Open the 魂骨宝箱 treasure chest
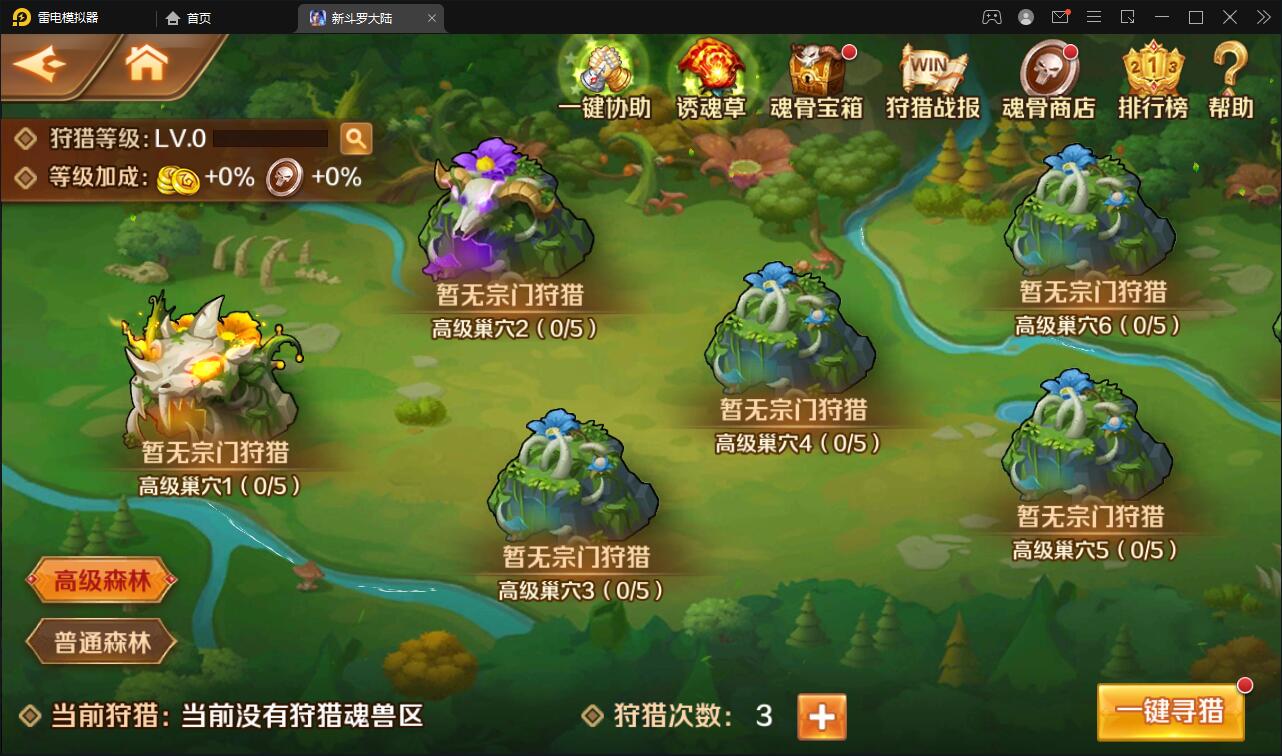This screenshot has height=756, width=1282. (817, 70)
